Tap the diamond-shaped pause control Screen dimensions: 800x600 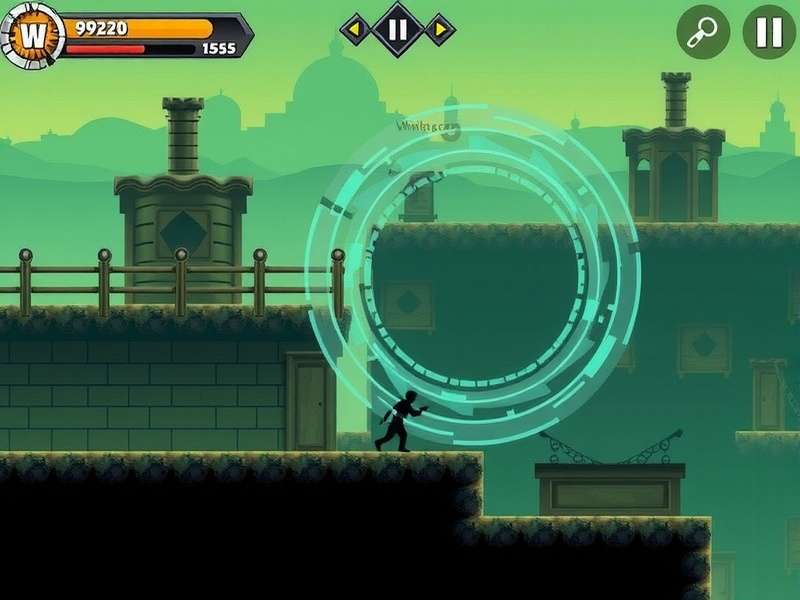coord(397,29)
